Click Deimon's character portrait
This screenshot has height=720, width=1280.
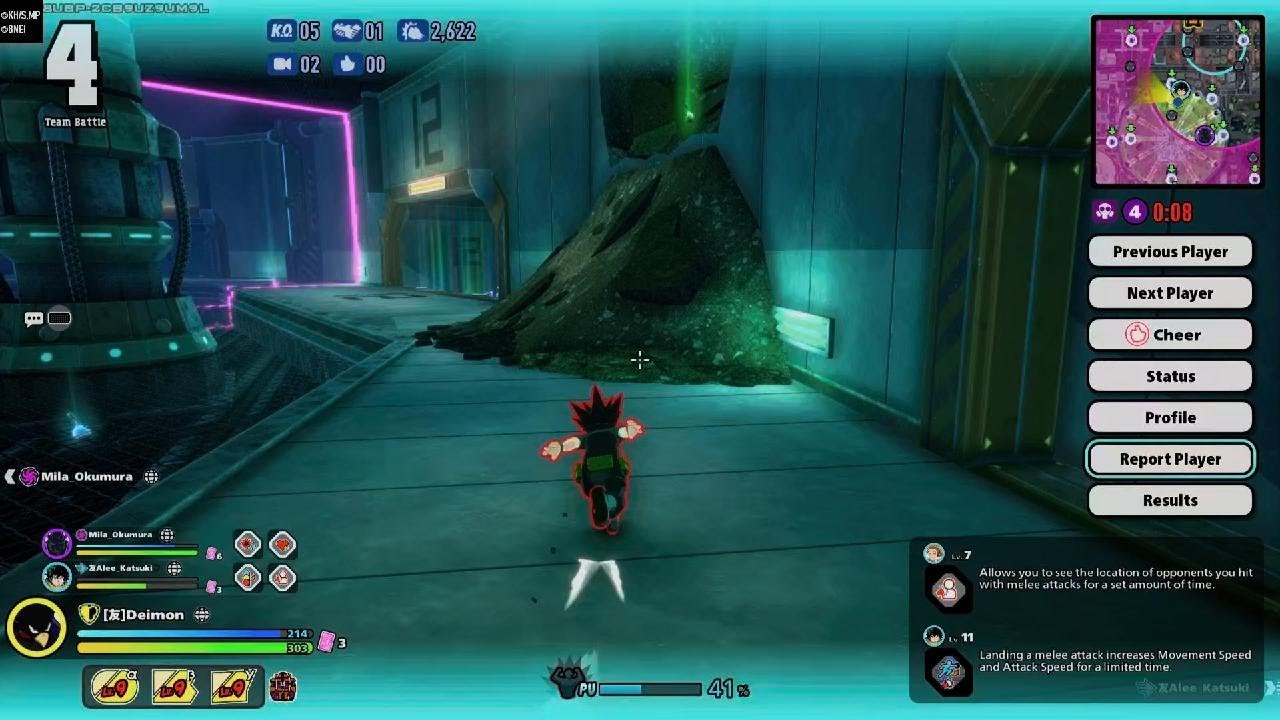(x=36, y=627)
